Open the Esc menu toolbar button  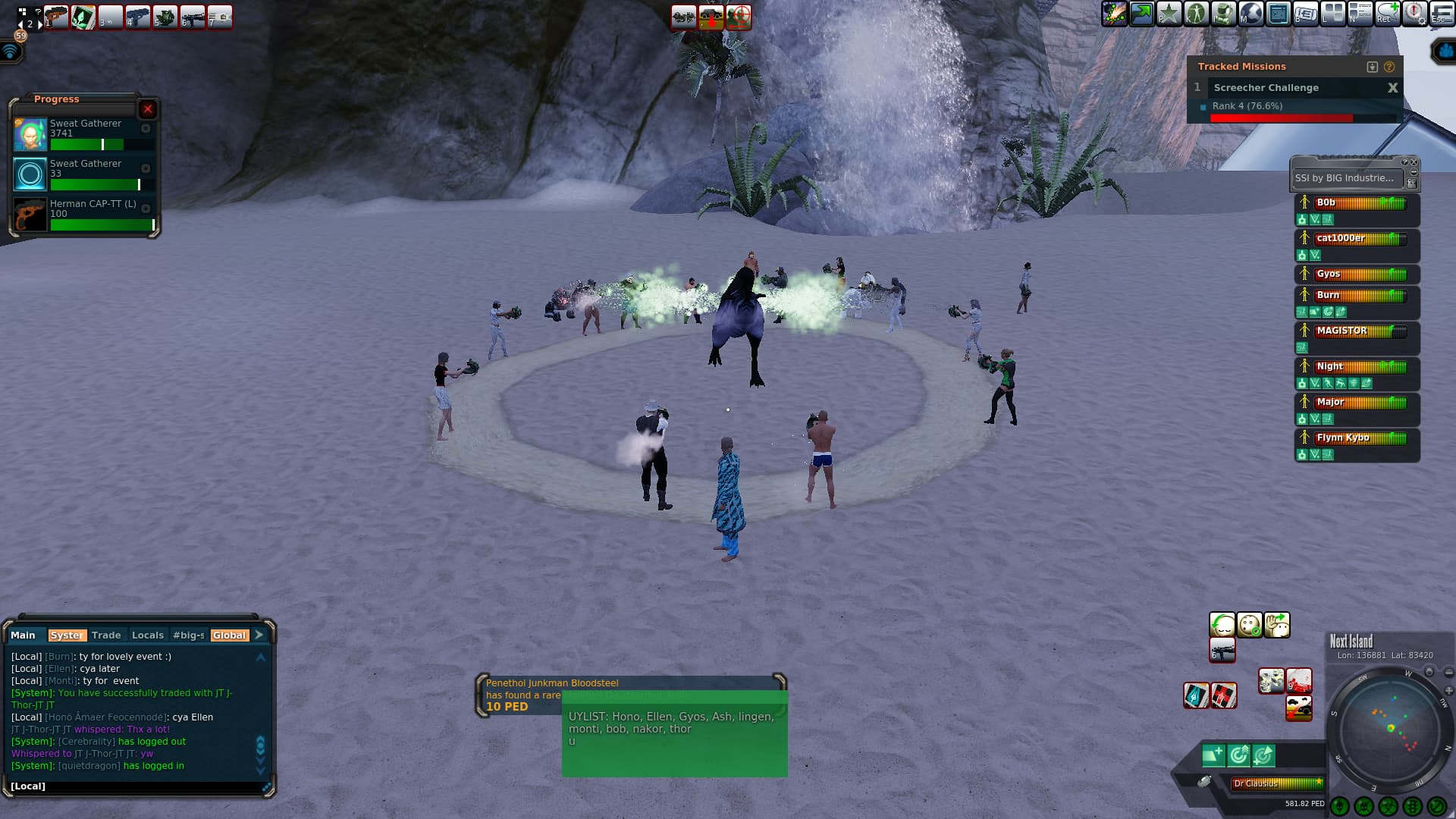[x=1442, y=14]
